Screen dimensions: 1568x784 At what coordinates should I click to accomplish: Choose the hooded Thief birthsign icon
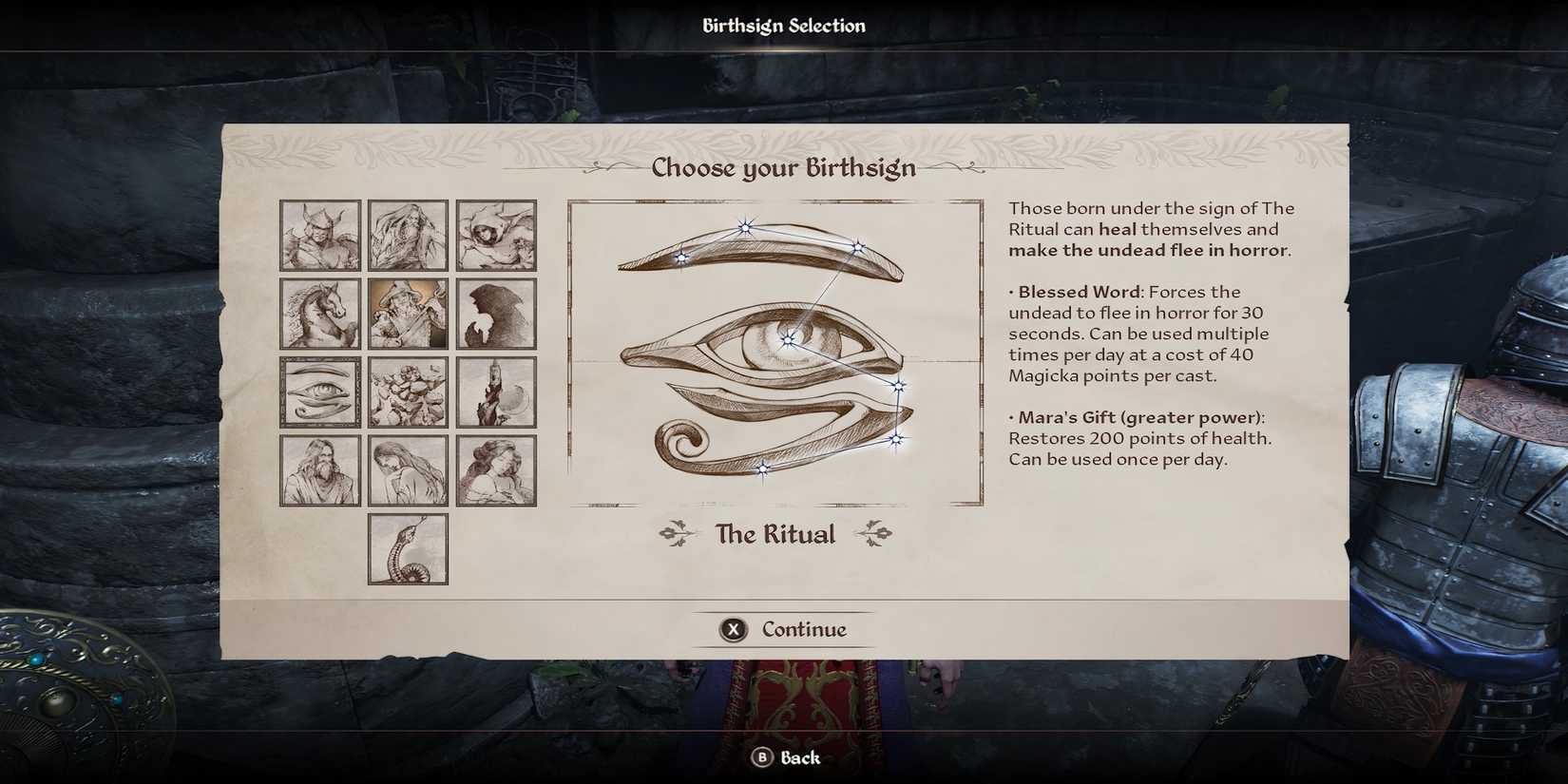(497, 237)
